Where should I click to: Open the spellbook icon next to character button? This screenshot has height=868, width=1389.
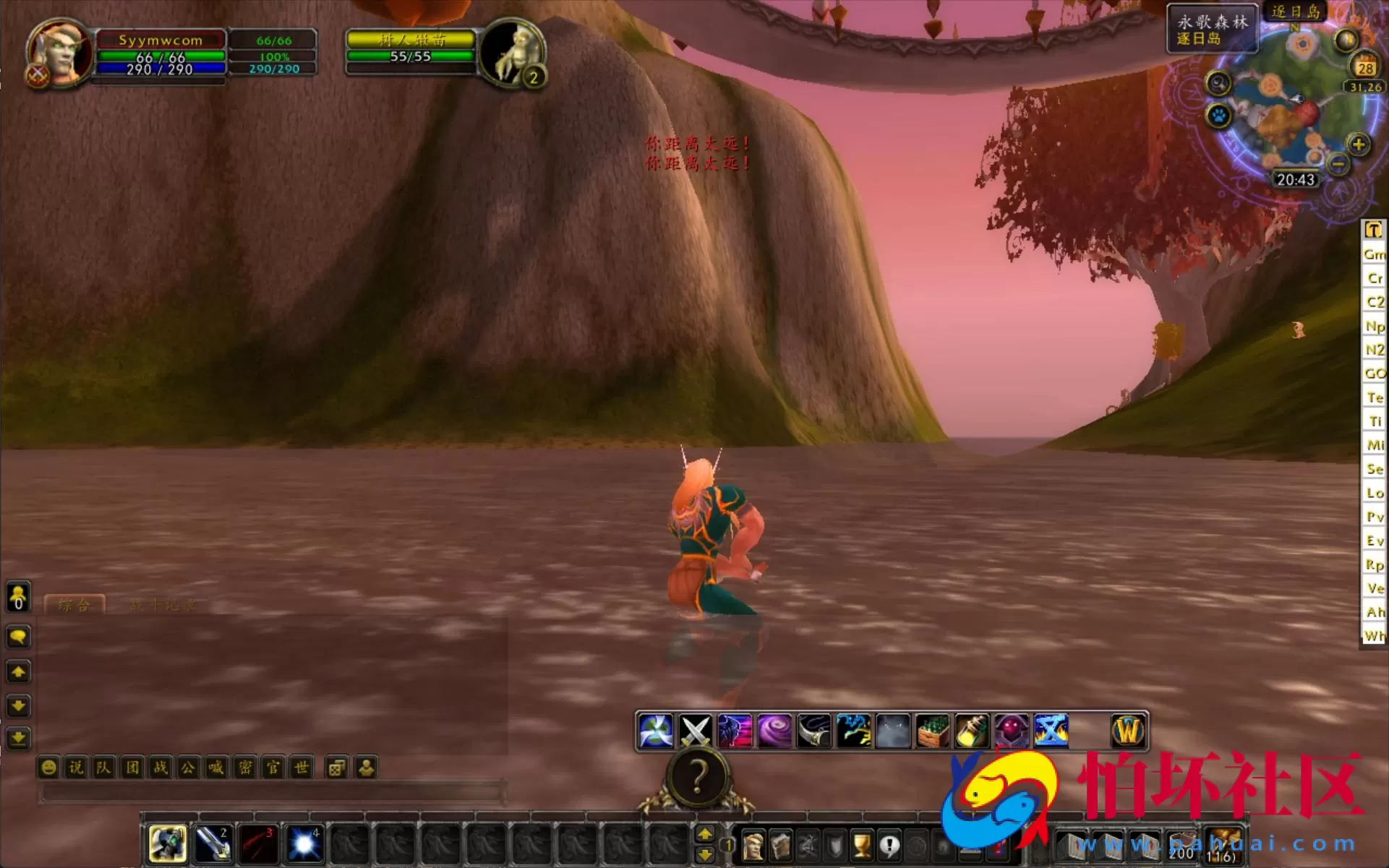pyautogui.click(x=780, y=846)
